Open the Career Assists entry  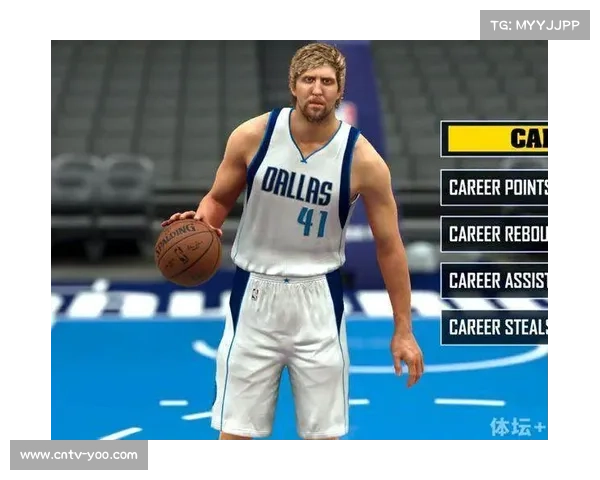tap(495, 280)
